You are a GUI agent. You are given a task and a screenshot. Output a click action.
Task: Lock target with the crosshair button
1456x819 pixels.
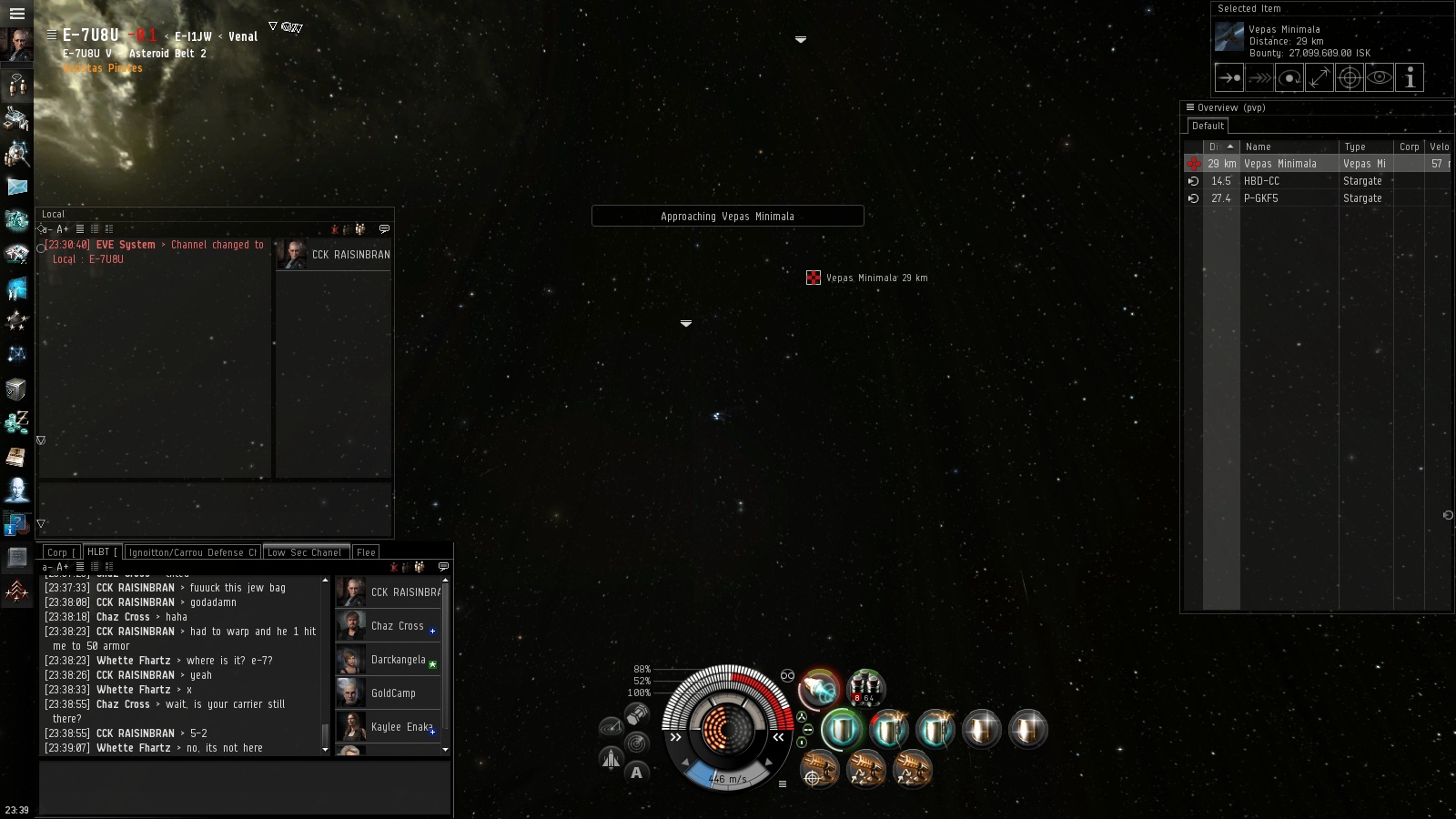tap(1350, 78)
